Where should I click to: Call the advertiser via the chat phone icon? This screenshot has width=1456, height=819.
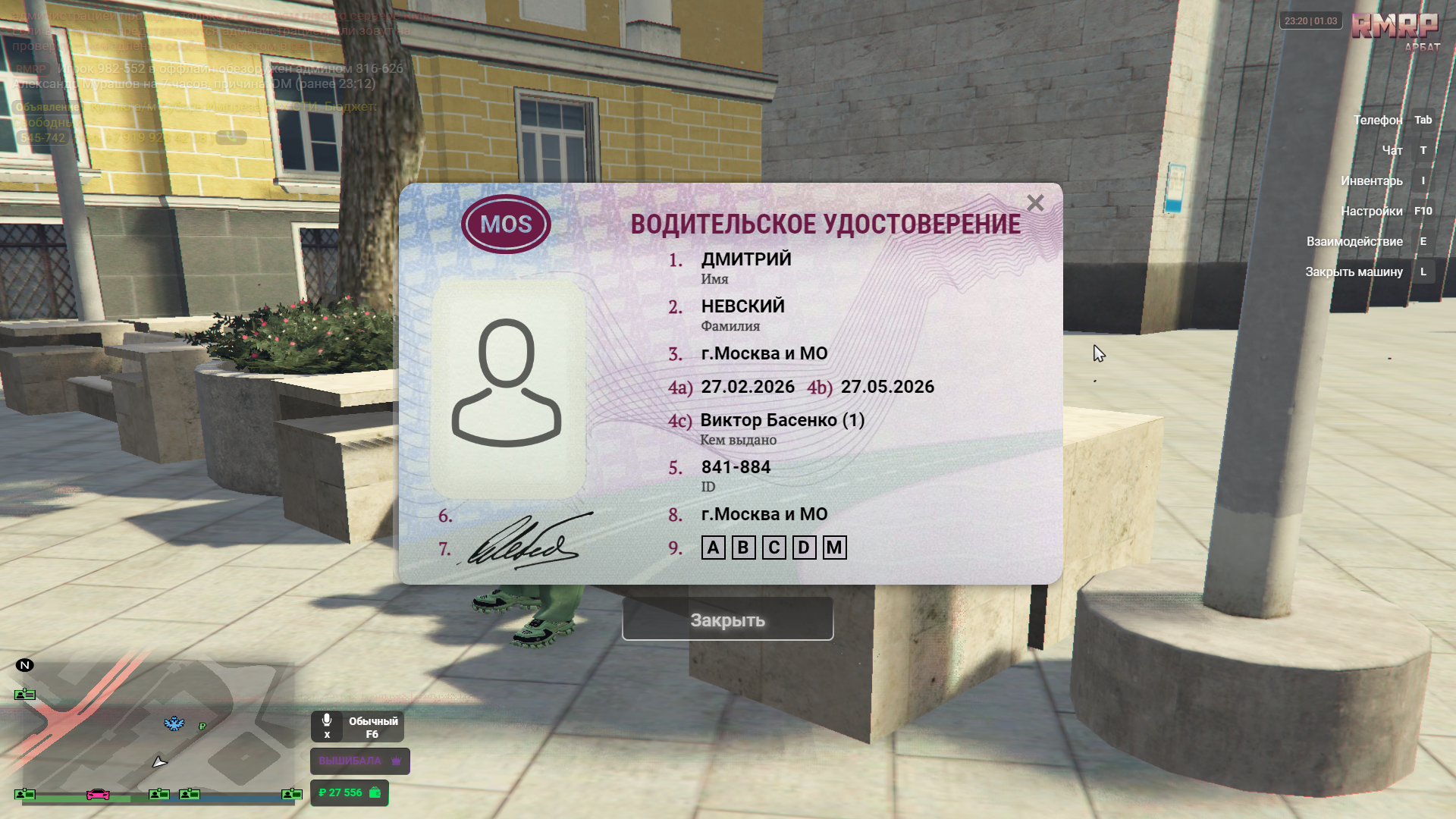pyautogui.click(x=231, y=137)
